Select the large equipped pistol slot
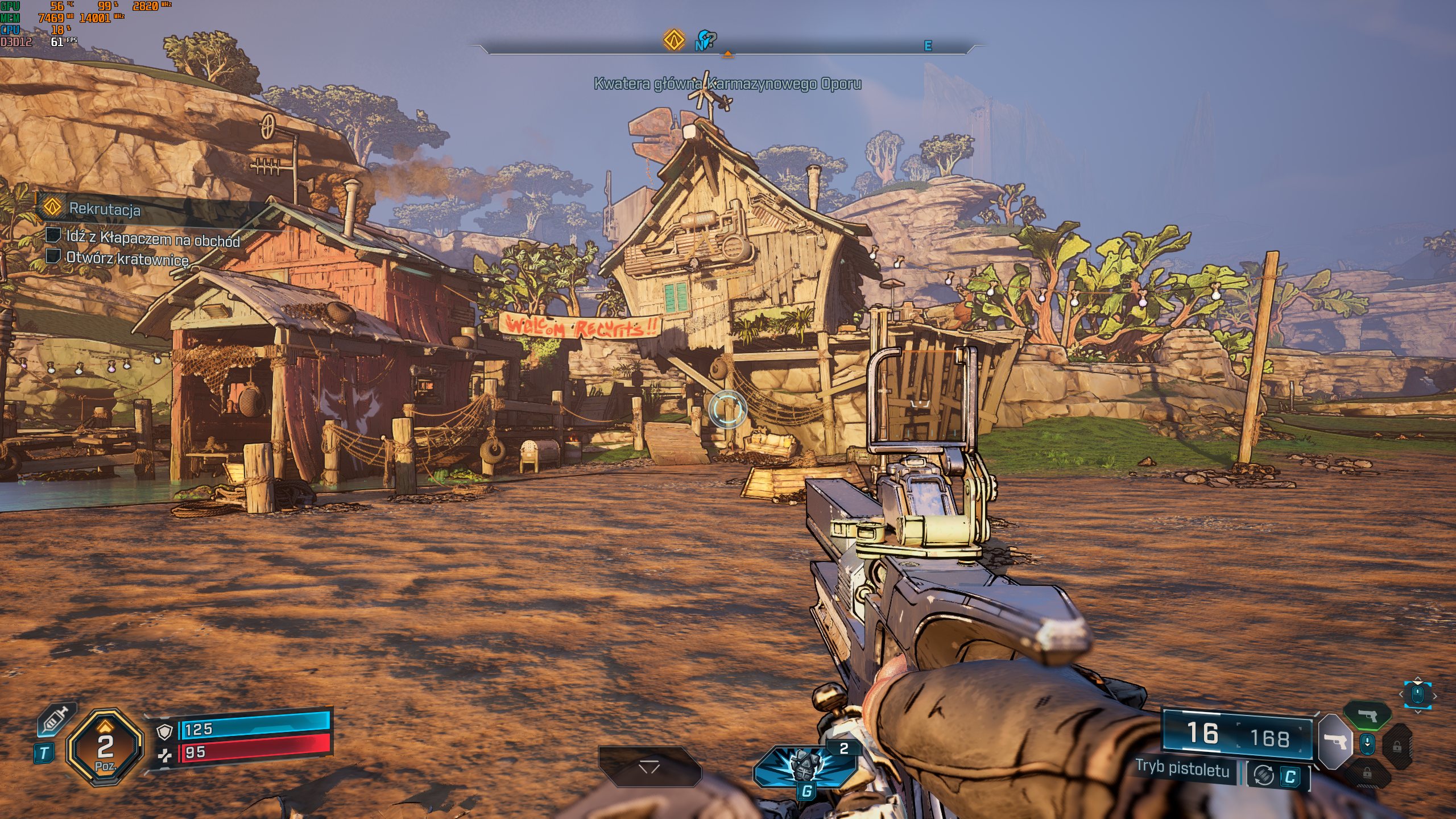1456x819 pixels. point(1334,741)
